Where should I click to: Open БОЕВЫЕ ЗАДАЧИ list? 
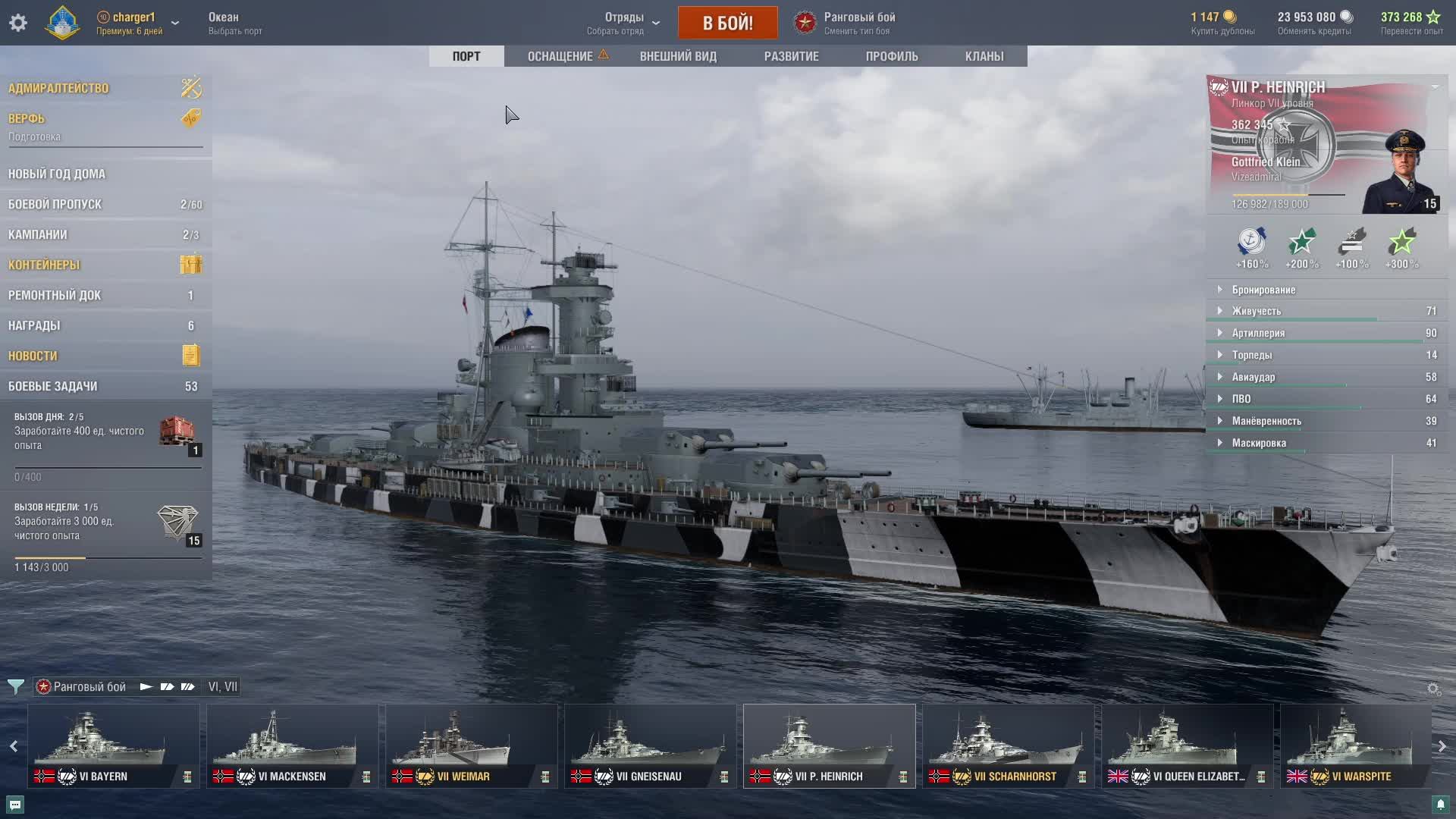click(x=53, y=386)
